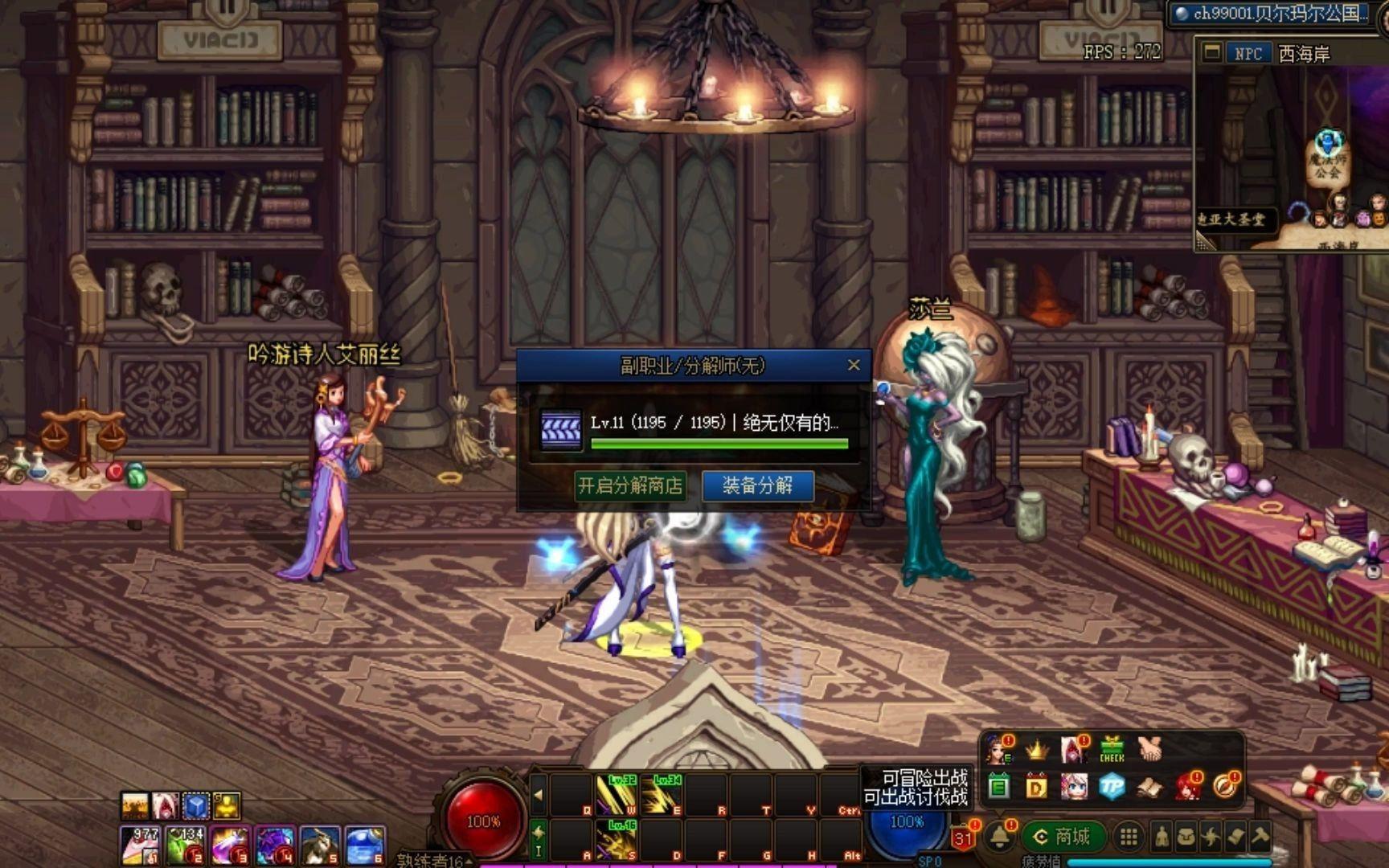Open the disassembly shop (开启分解商店)

point(630,485)
